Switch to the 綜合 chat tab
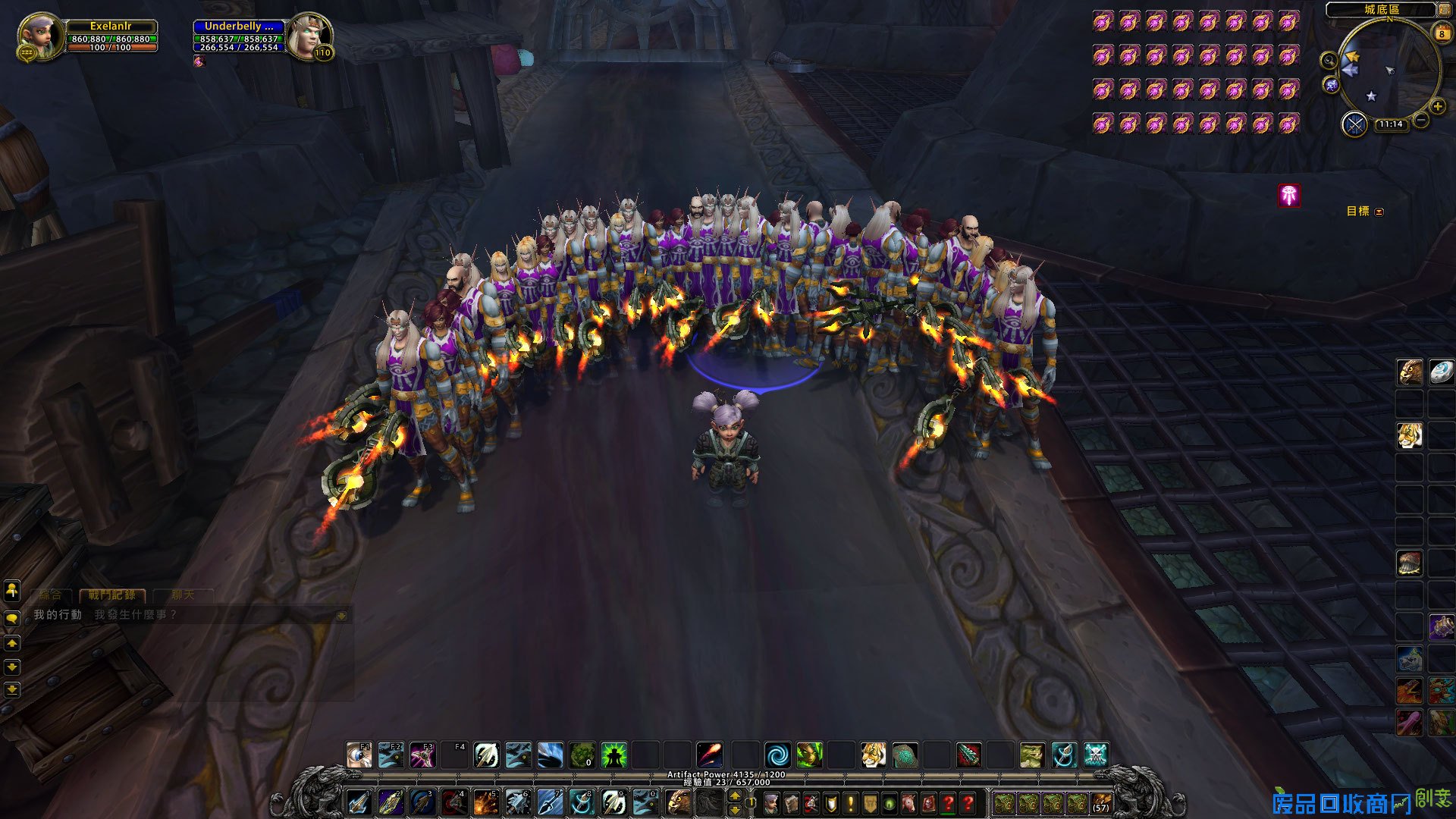The height and width of the screenshot is (819, 1456). (50, 595)
